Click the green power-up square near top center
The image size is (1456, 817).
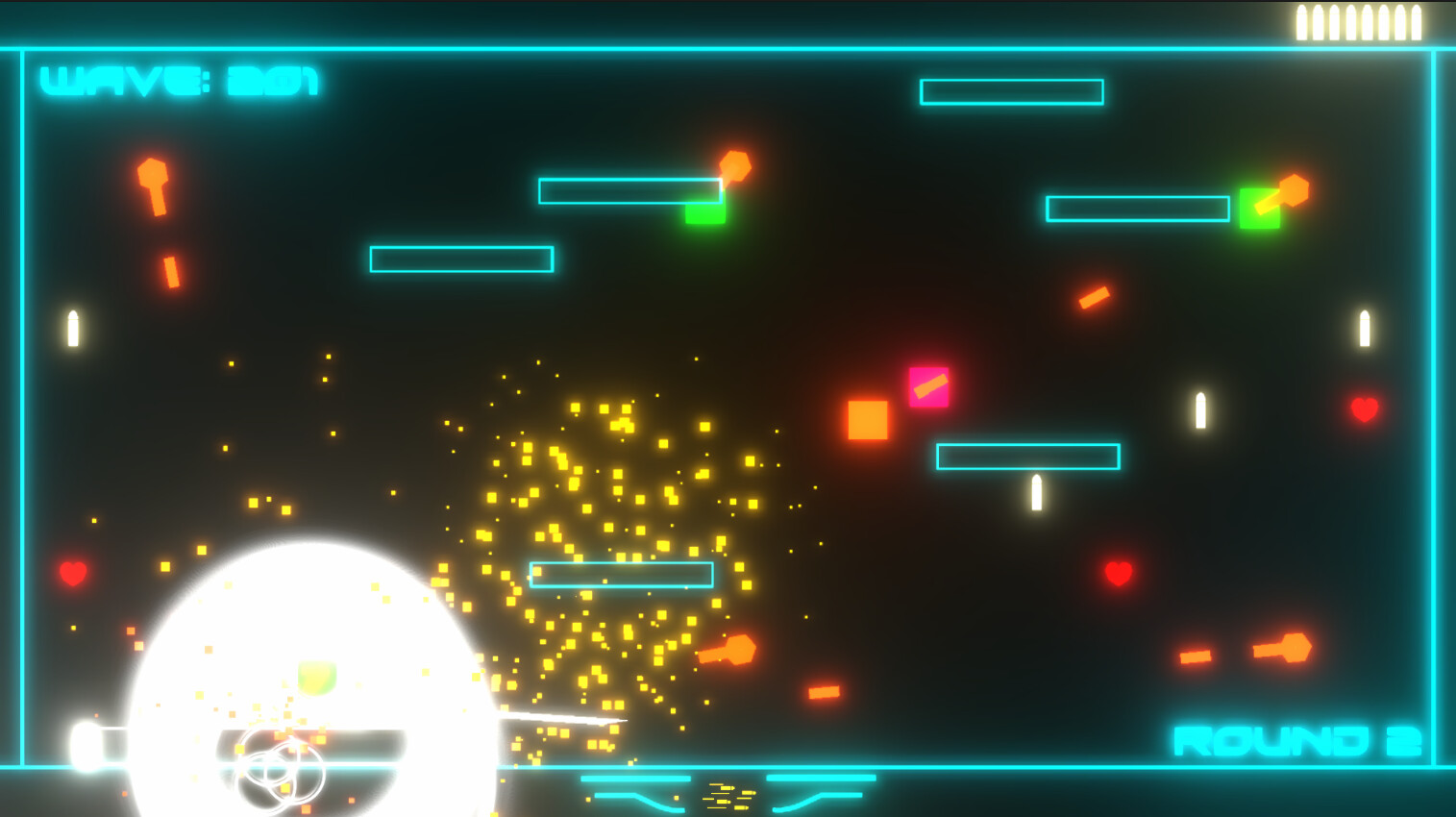(x=704, y=210)
